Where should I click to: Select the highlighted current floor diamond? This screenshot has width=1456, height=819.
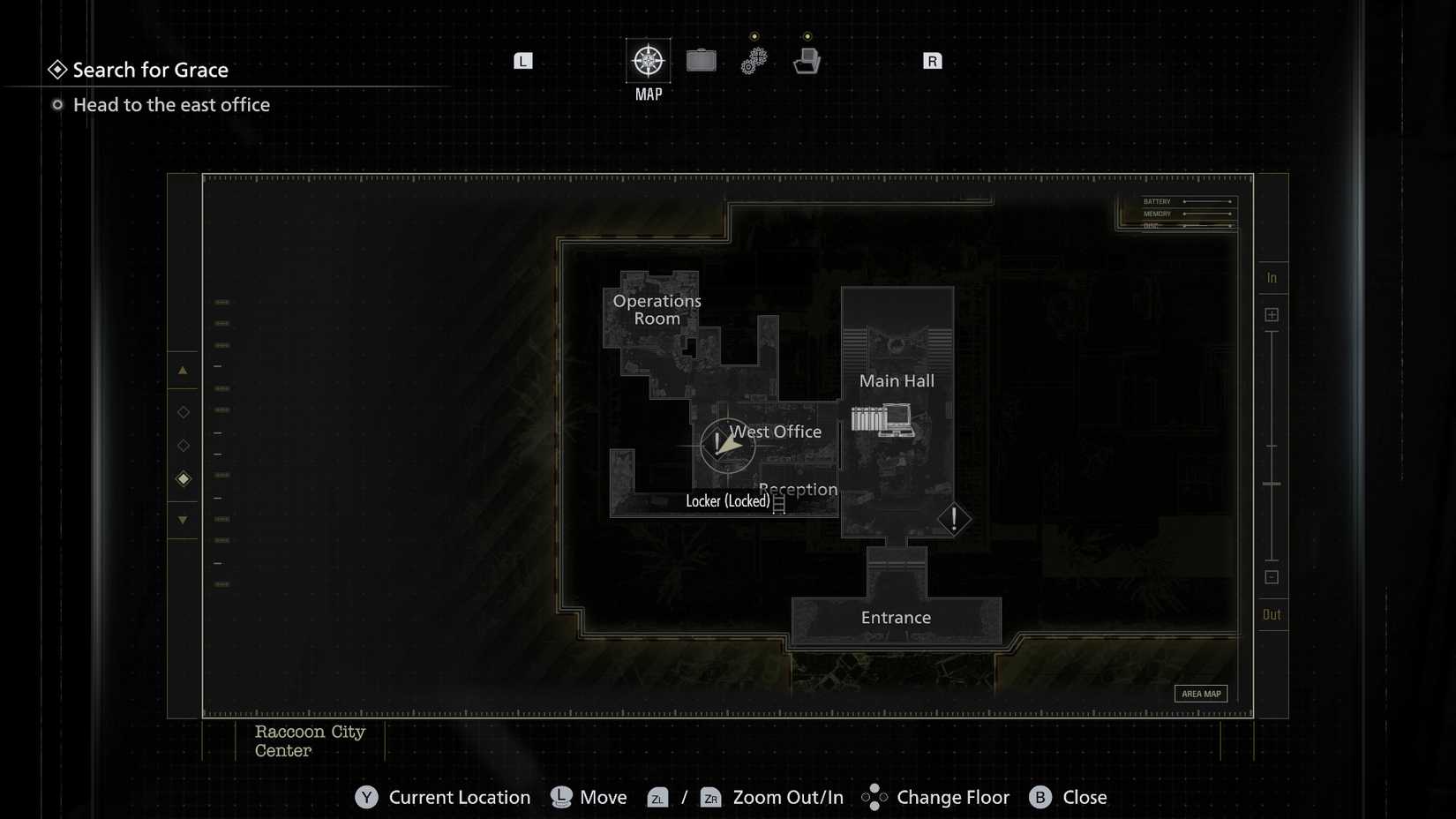tap(183, 478)
